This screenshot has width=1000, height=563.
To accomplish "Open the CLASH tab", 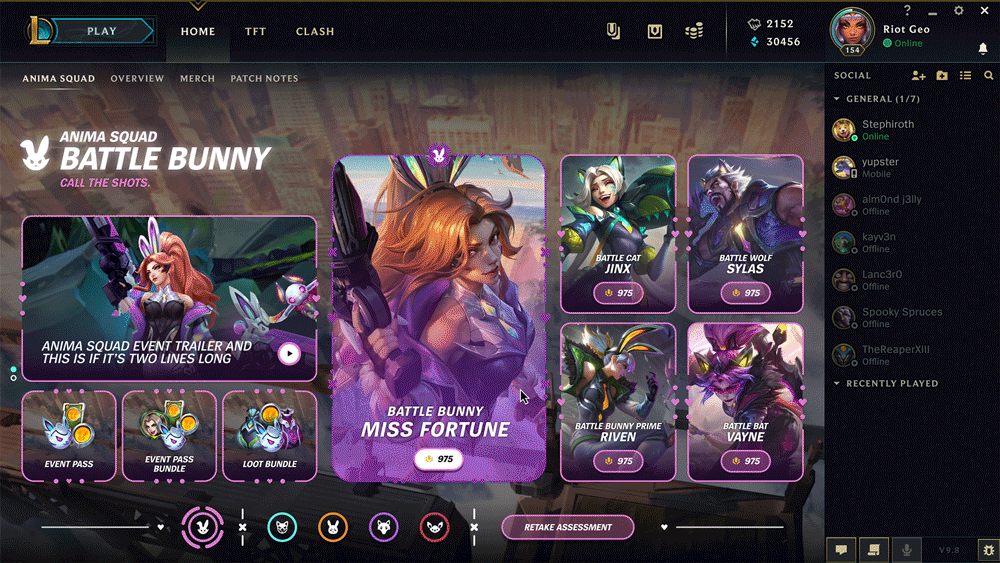I will pos(315,32).
